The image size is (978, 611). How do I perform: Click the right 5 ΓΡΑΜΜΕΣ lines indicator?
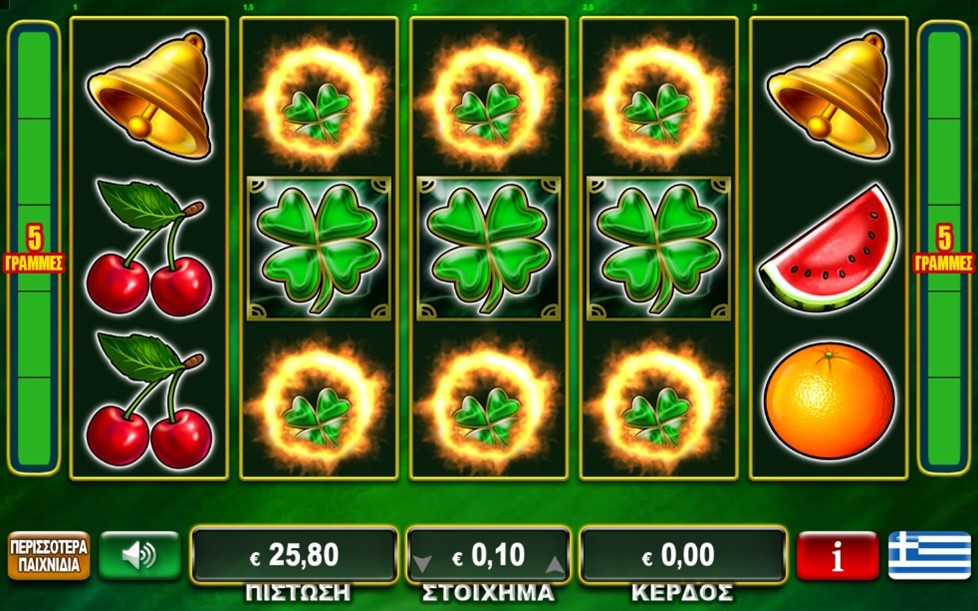click(x=943, y=250)
